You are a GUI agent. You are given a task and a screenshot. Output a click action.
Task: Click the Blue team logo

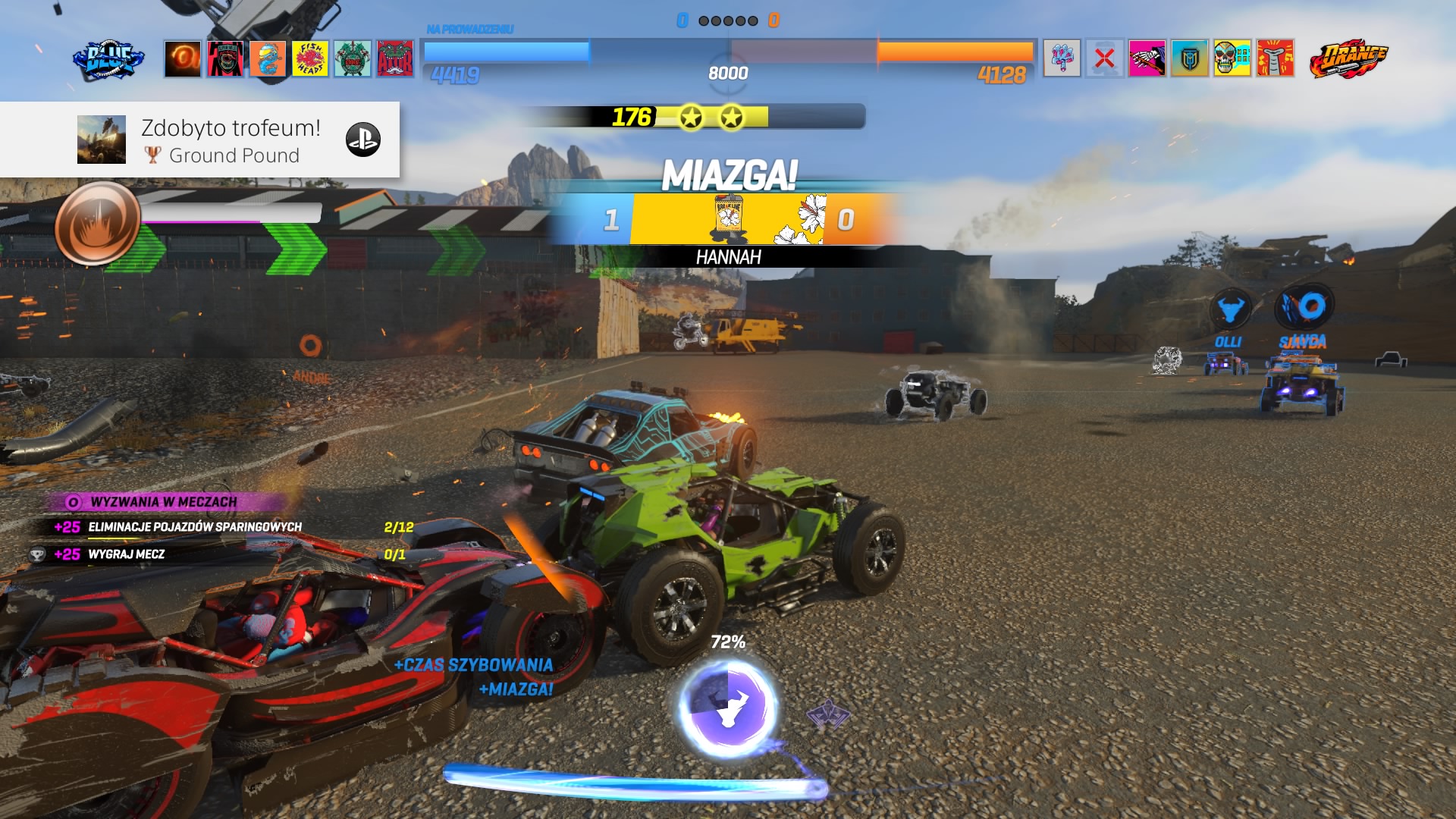108,59
